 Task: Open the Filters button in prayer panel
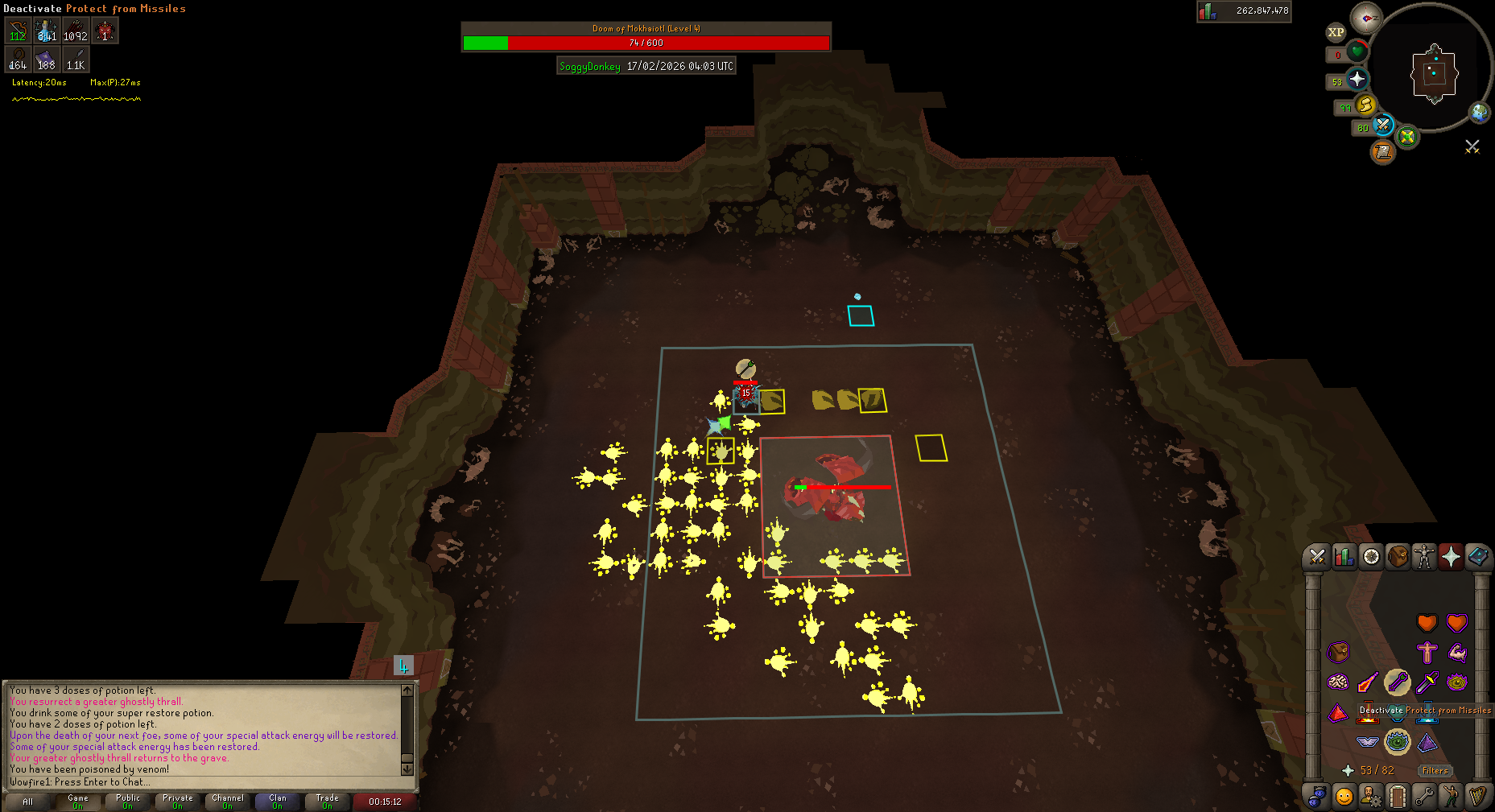pyautogui.click(x=1435, y=770)
